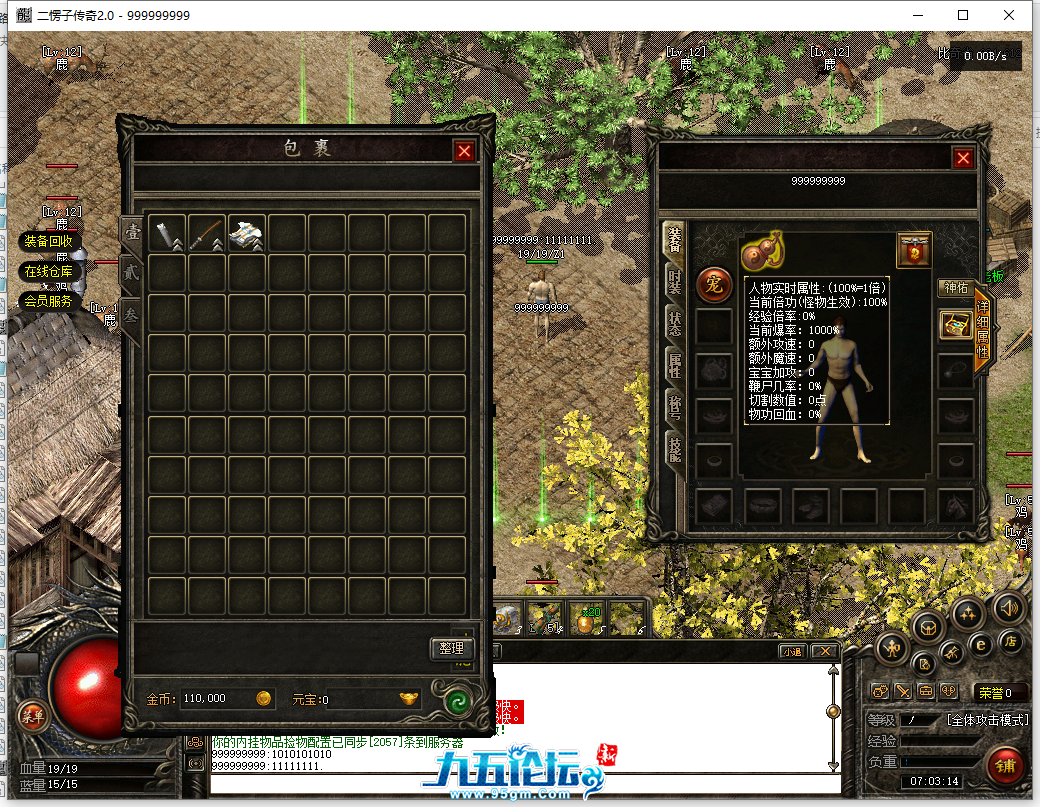Open the 在线仓库 online warehouse
This screenshot has width=1040, height=807.
click(x=48, y=271)
